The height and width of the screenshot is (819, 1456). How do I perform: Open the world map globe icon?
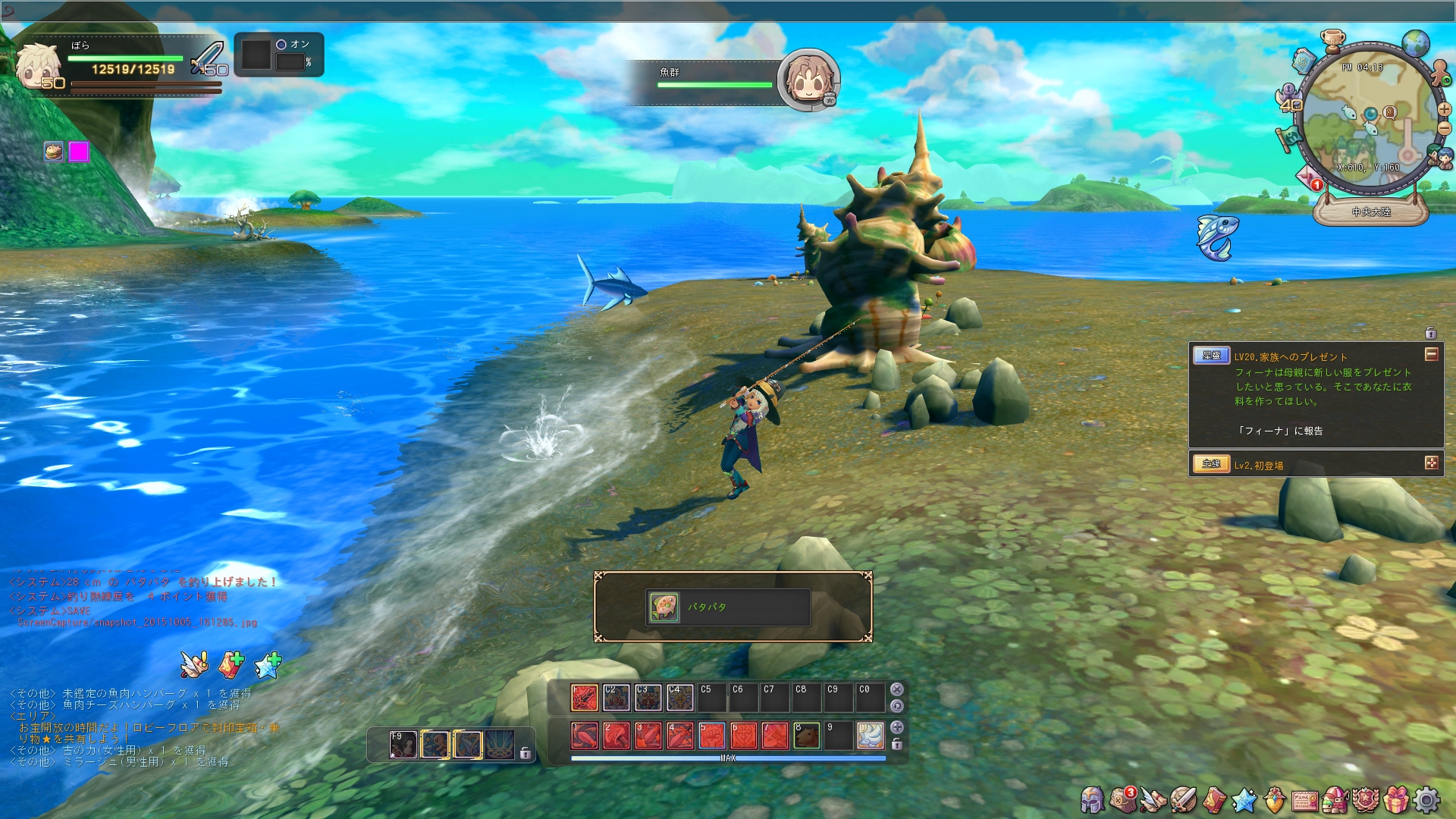click(1415, 44)
